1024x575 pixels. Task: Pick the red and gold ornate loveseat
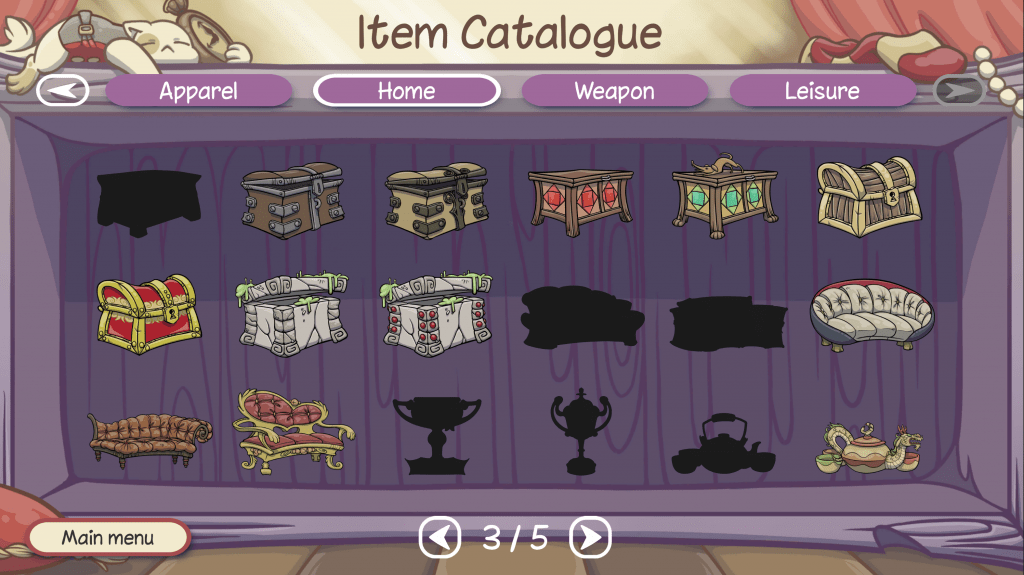point(291,432)
